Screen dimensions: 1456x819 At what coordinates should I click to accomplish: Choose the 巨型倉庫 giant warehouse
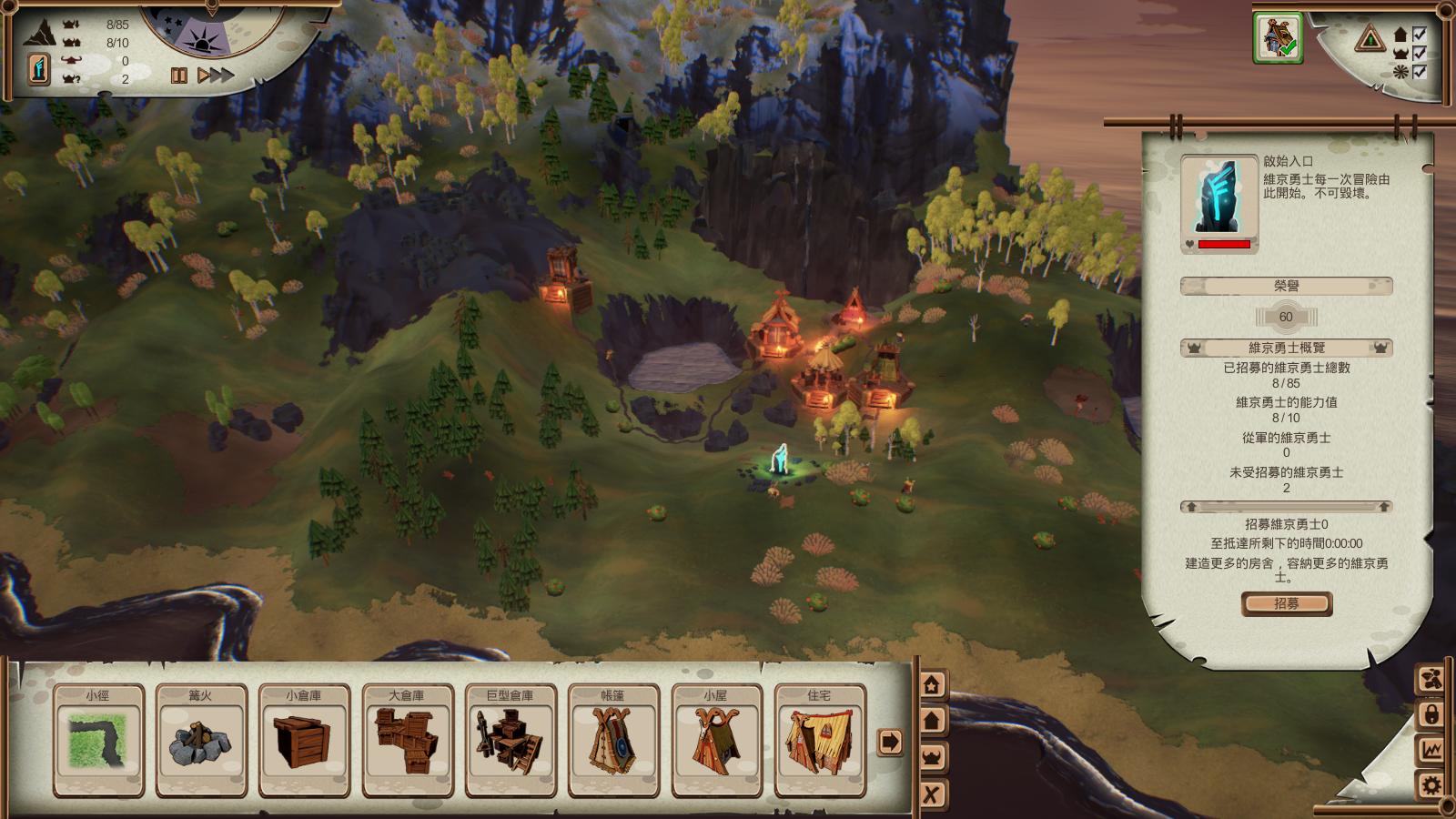pyautogui.click(x=510, y=740)
